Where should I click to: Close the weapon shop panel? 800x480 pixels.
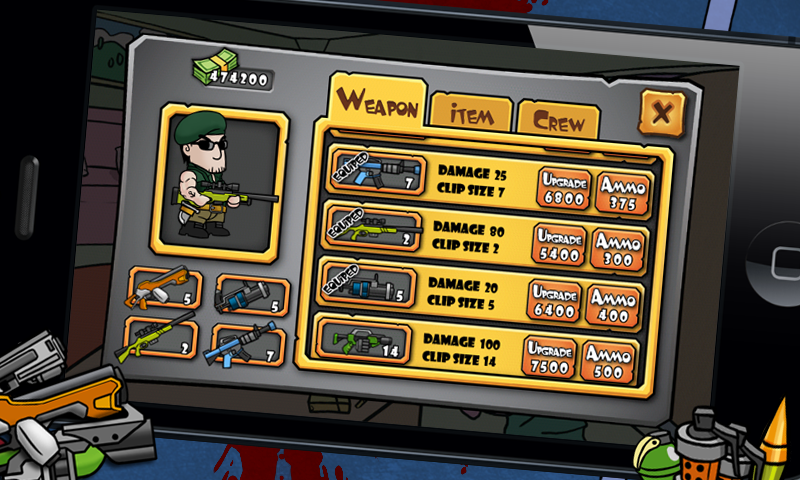tap(660, 112)
